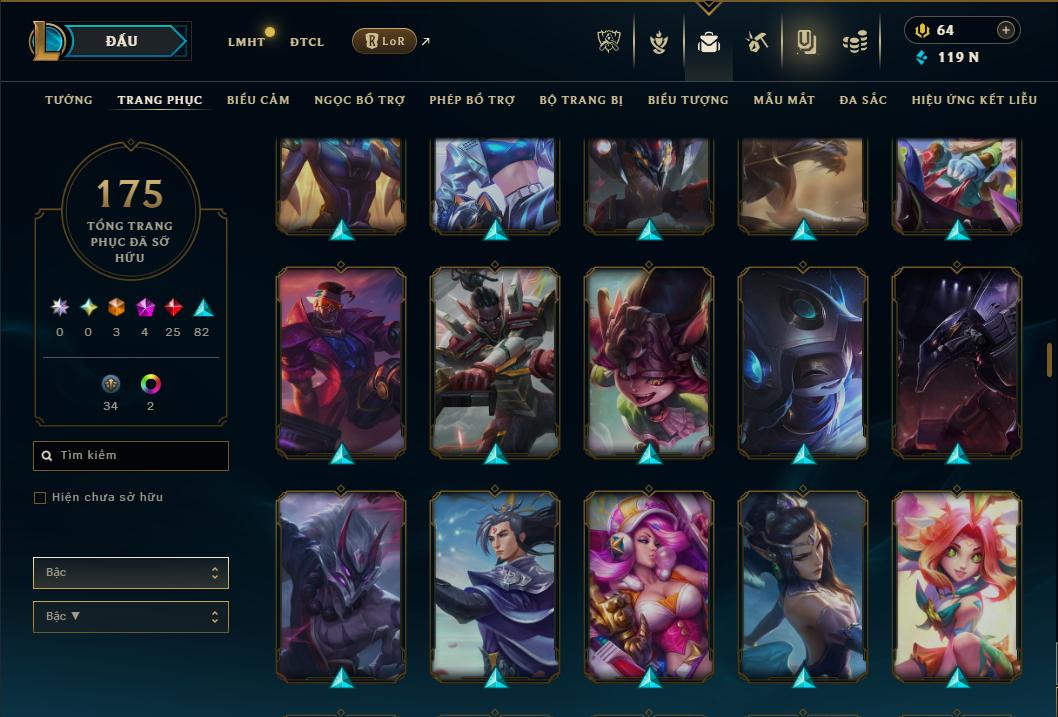Open the HIỆU ỨNG KẾT LIỄU tab

click(974, 100)
